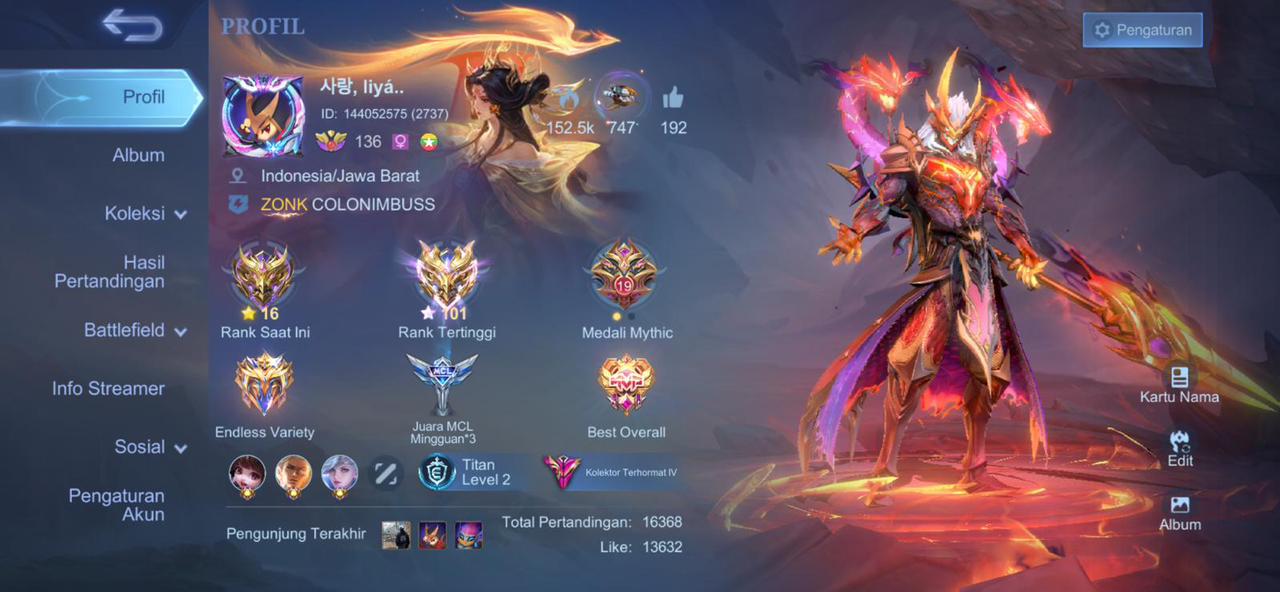The height and width of the screenshot is (592, 1280).
Task: Select the Profil tab
Action: pyautogui.click(x=143, y=97)
